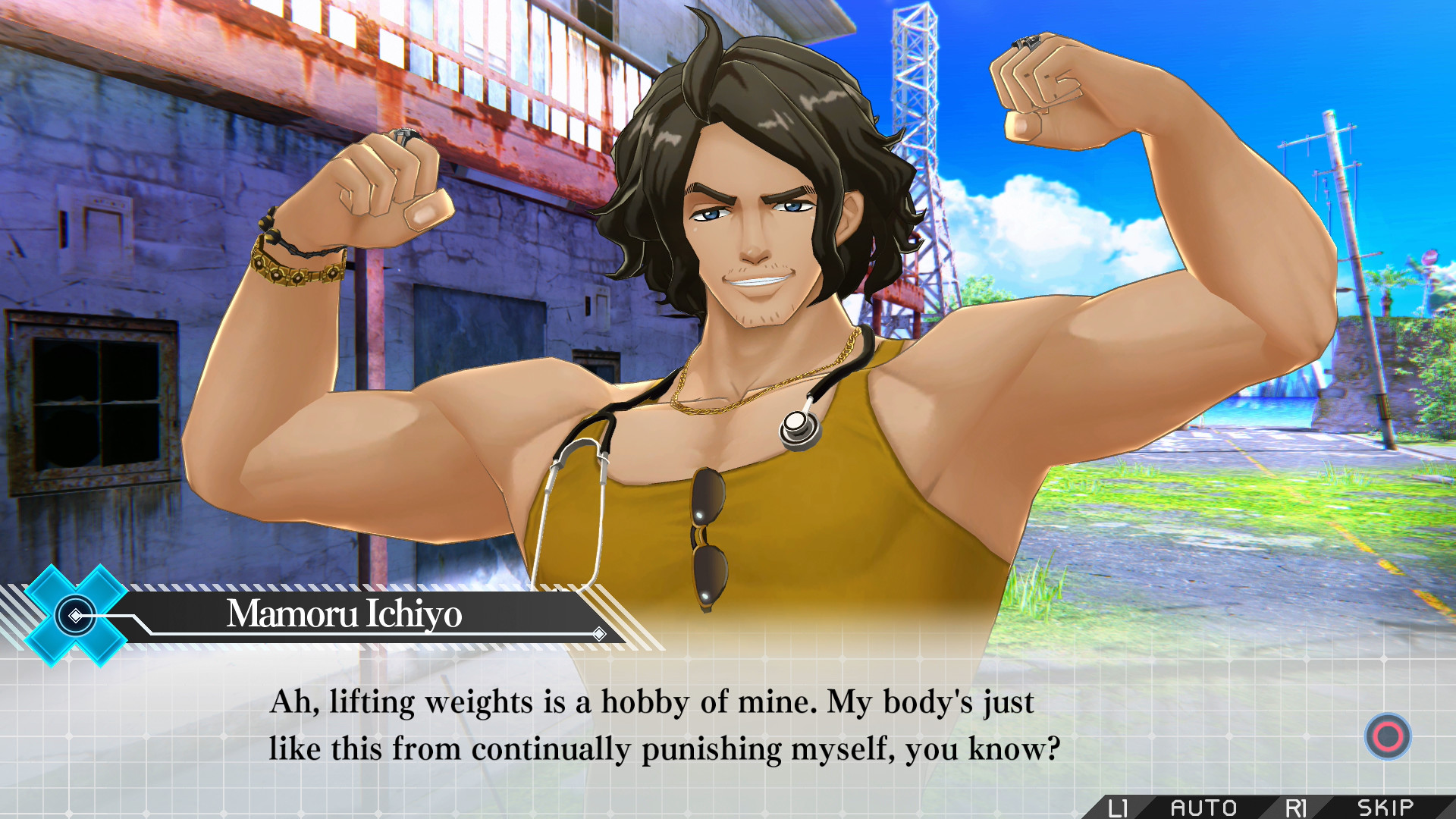Viewport: 1456px width, 819px height.
Task: Click the sunglasses hanging on the tank top
Action: pyautogui.click(x=709, y=538)
